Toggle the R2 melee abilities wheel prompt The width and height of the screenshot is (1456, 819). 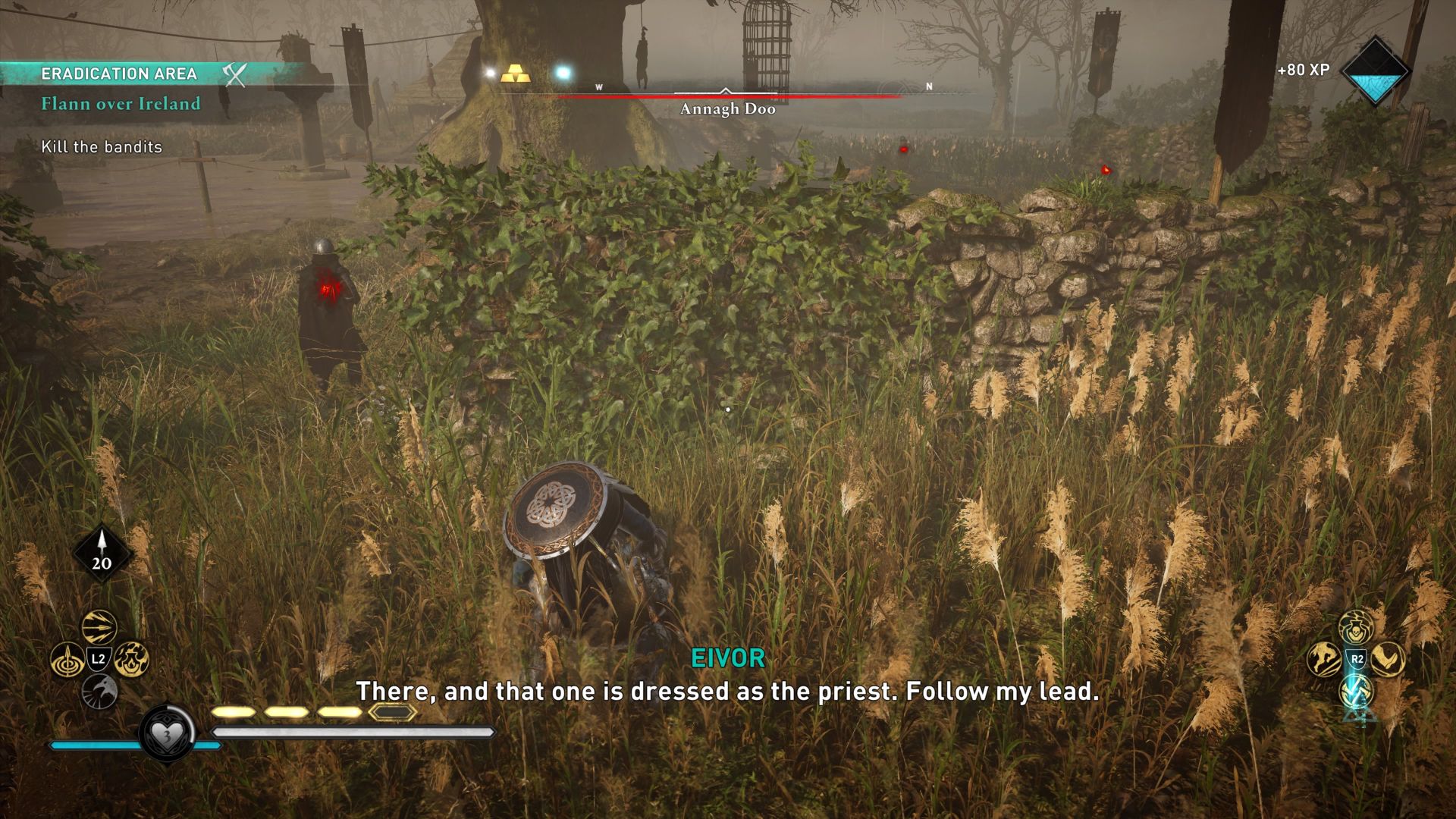[1356, 658]
